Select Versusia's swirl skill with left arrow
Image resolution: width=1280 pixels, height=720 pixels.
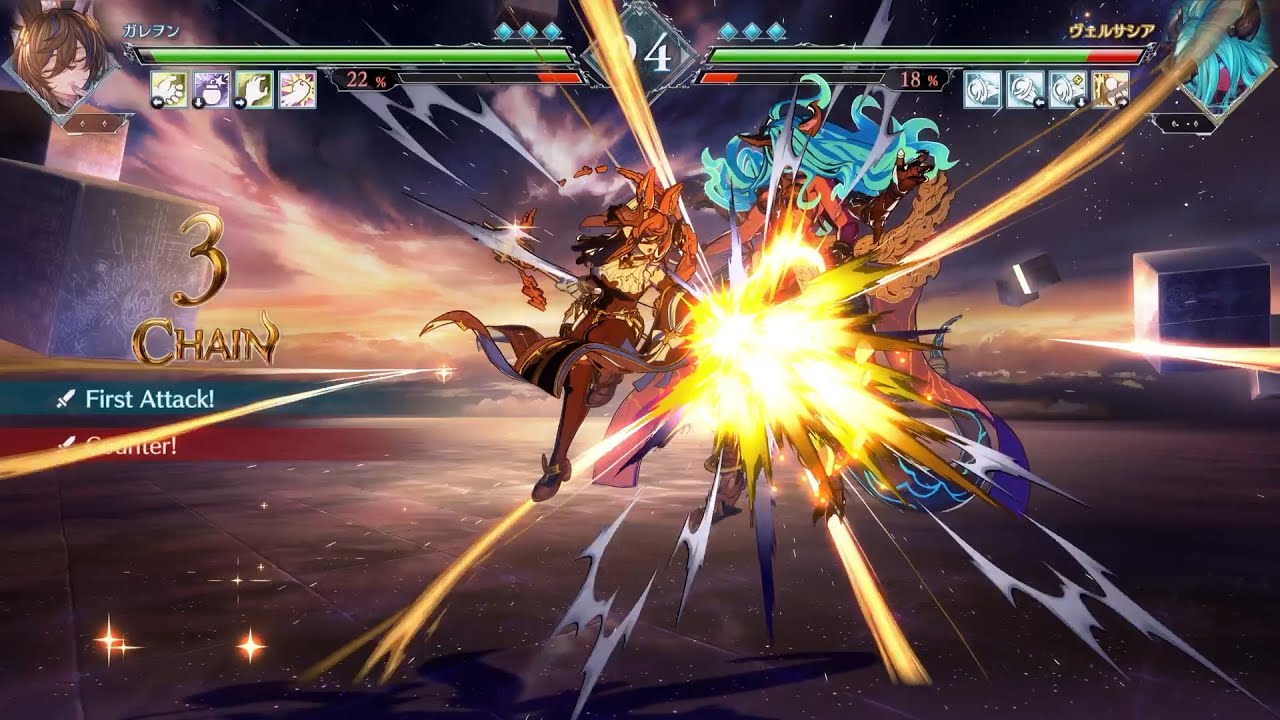pyautogui.click(x=1024, y=89)
